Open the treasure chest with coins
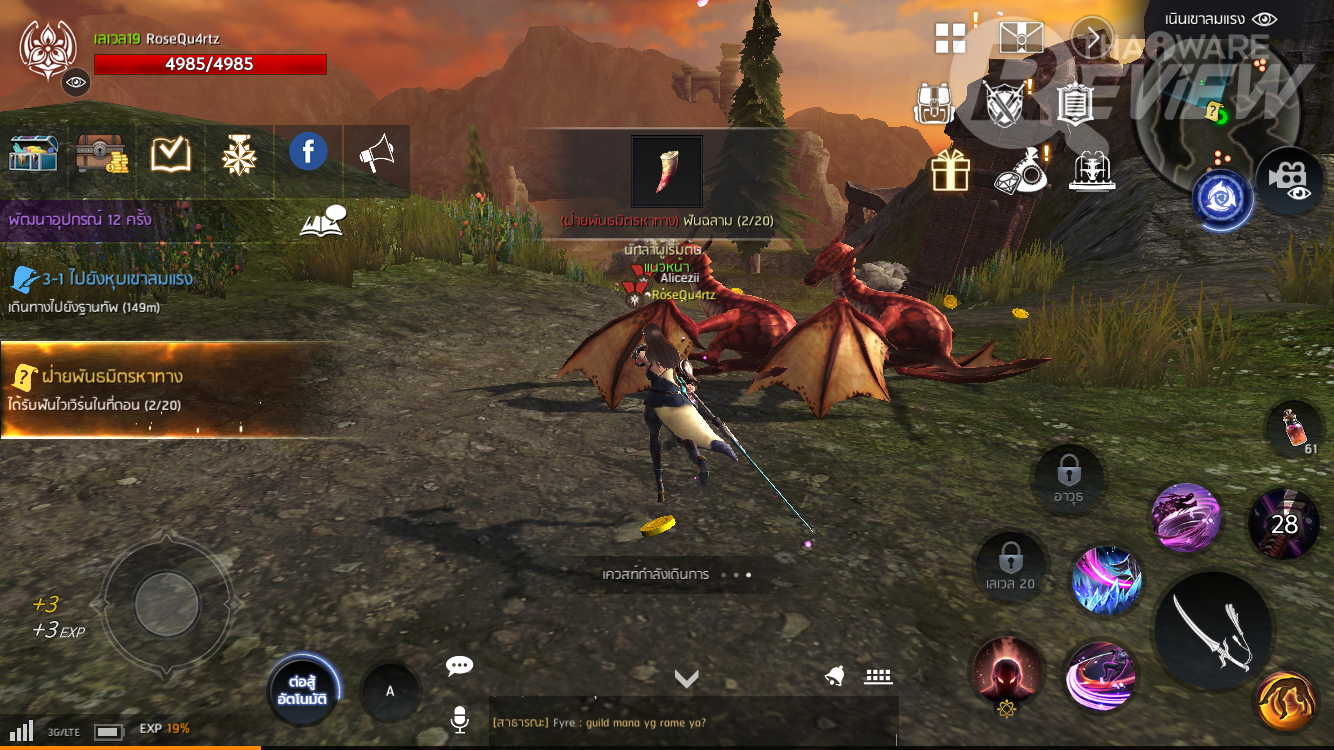 pos(102,153)
